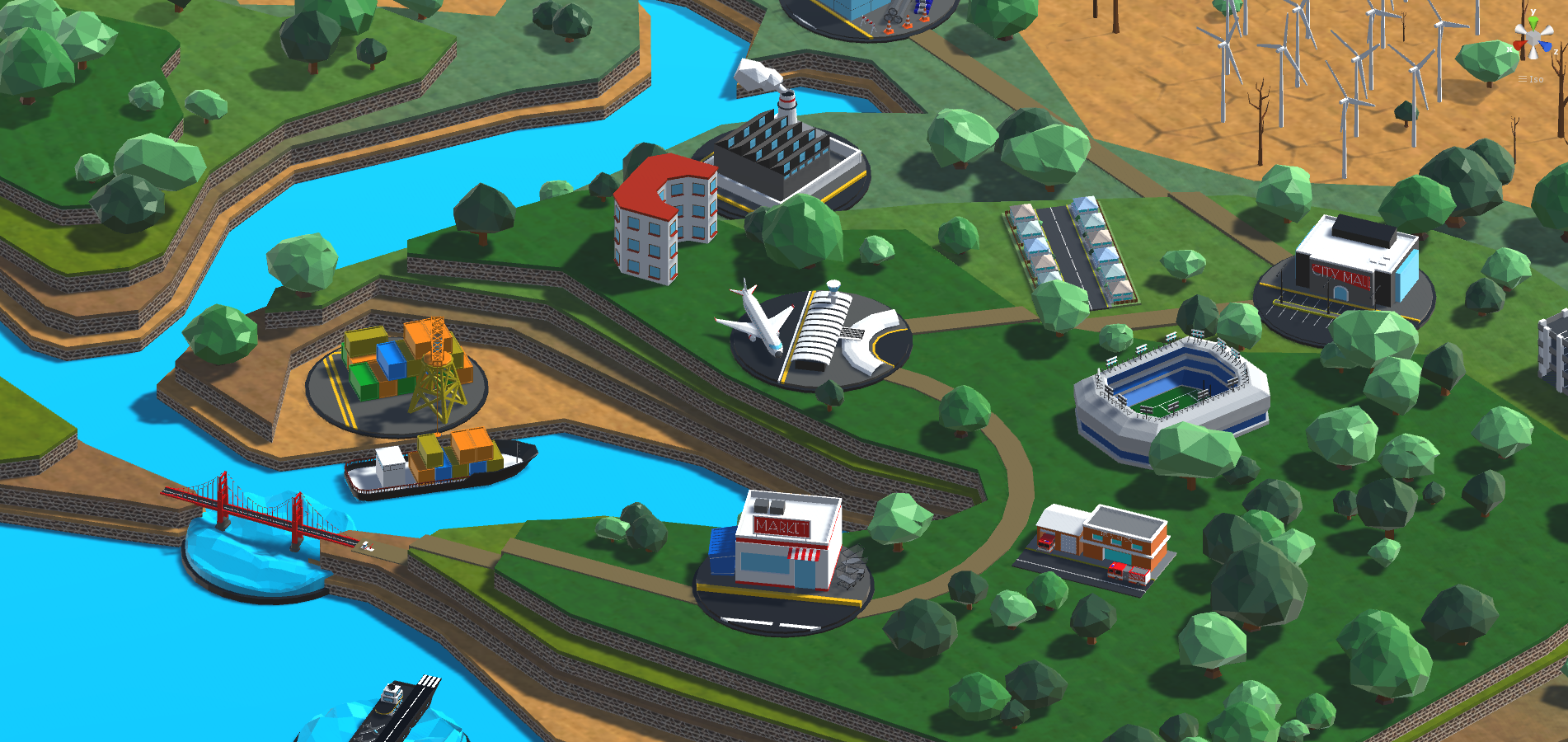Image resolution: width=1568 pixels, height=742 pixels.
Task: Open the gizmo hamburger menu beside Iso
Action: [x=1523, y=78]
